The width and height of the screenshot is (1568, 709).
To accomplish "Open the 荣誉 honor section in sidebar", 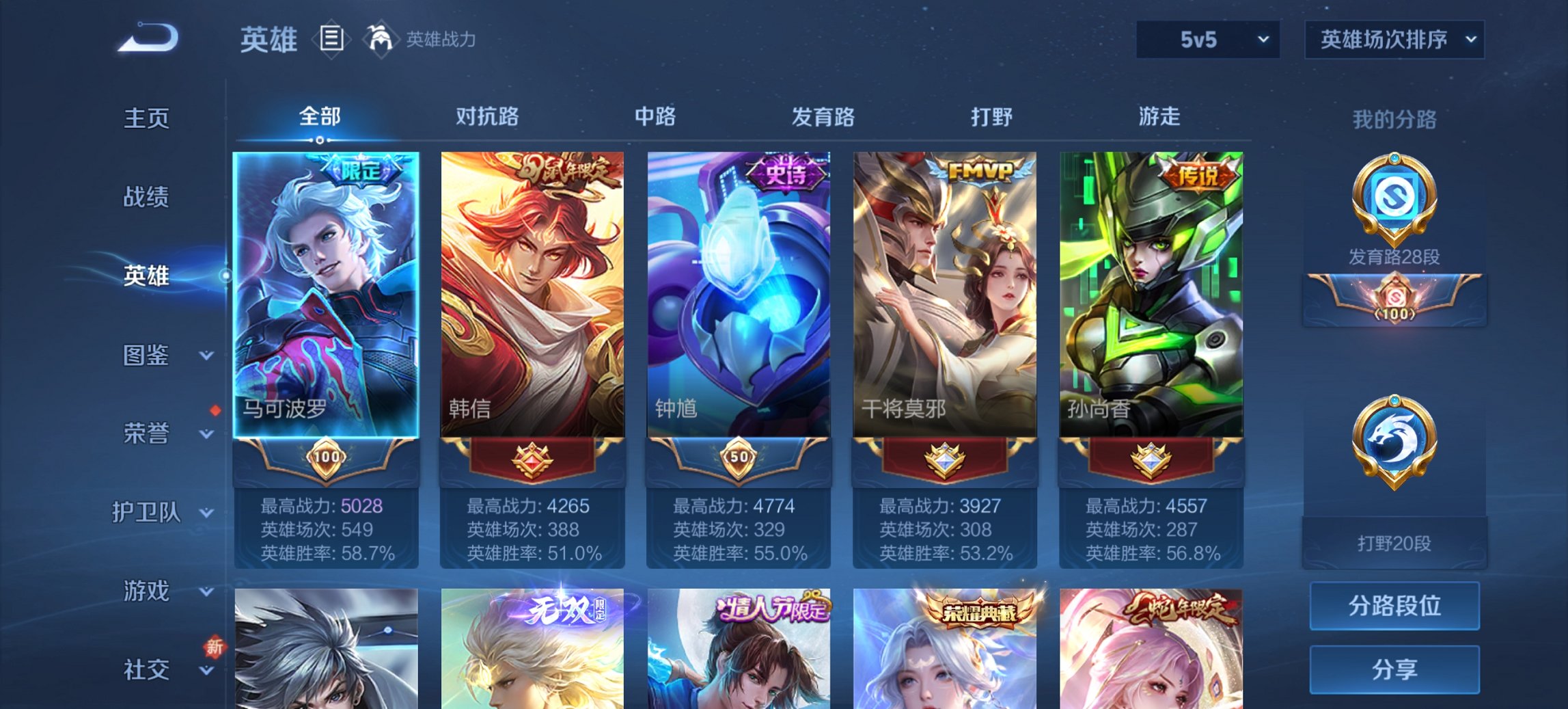I will click(147, 433).
